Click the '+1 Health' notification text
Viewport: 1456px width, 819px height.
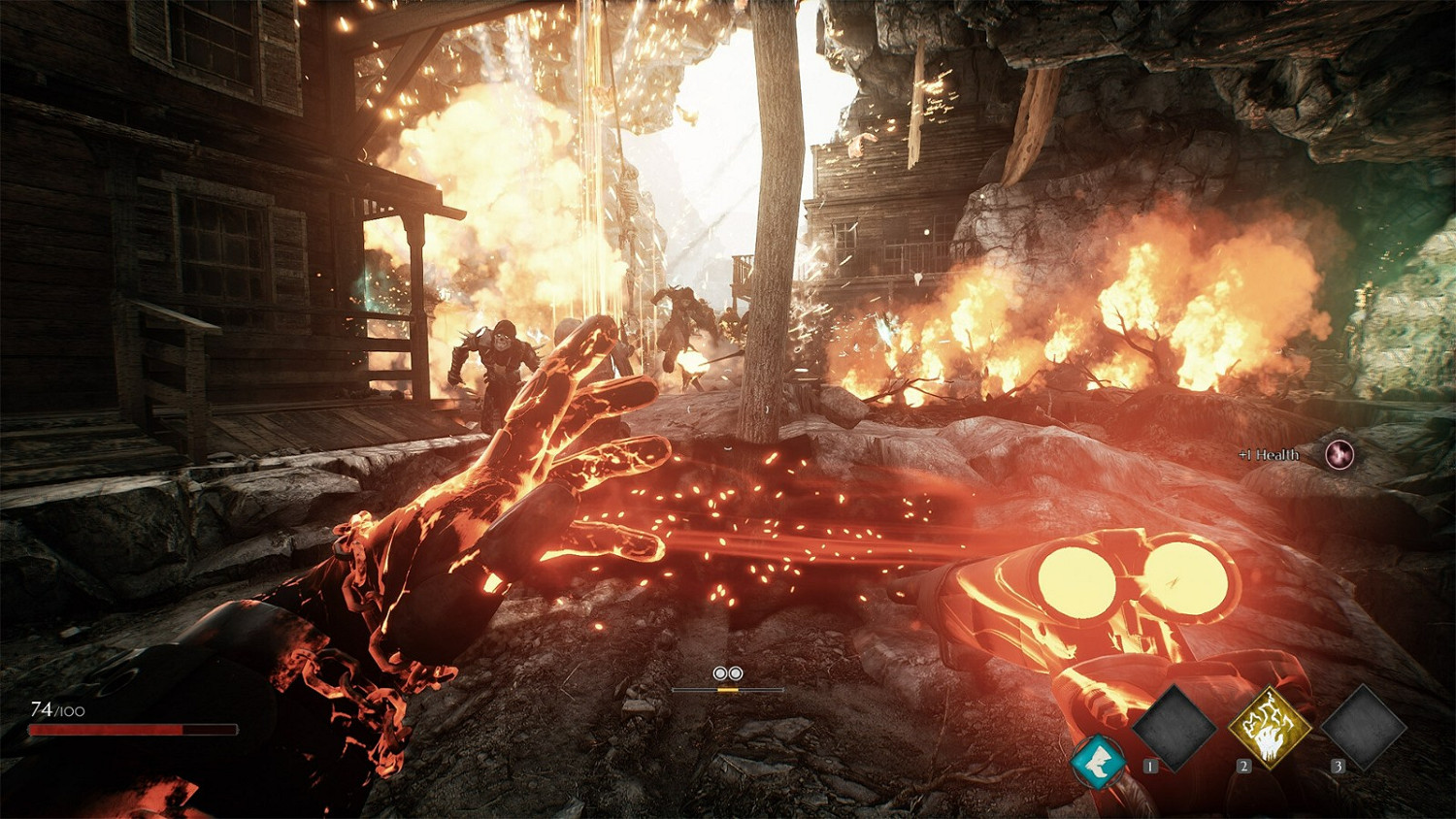pyautogui.click(x=1268, y=453)
